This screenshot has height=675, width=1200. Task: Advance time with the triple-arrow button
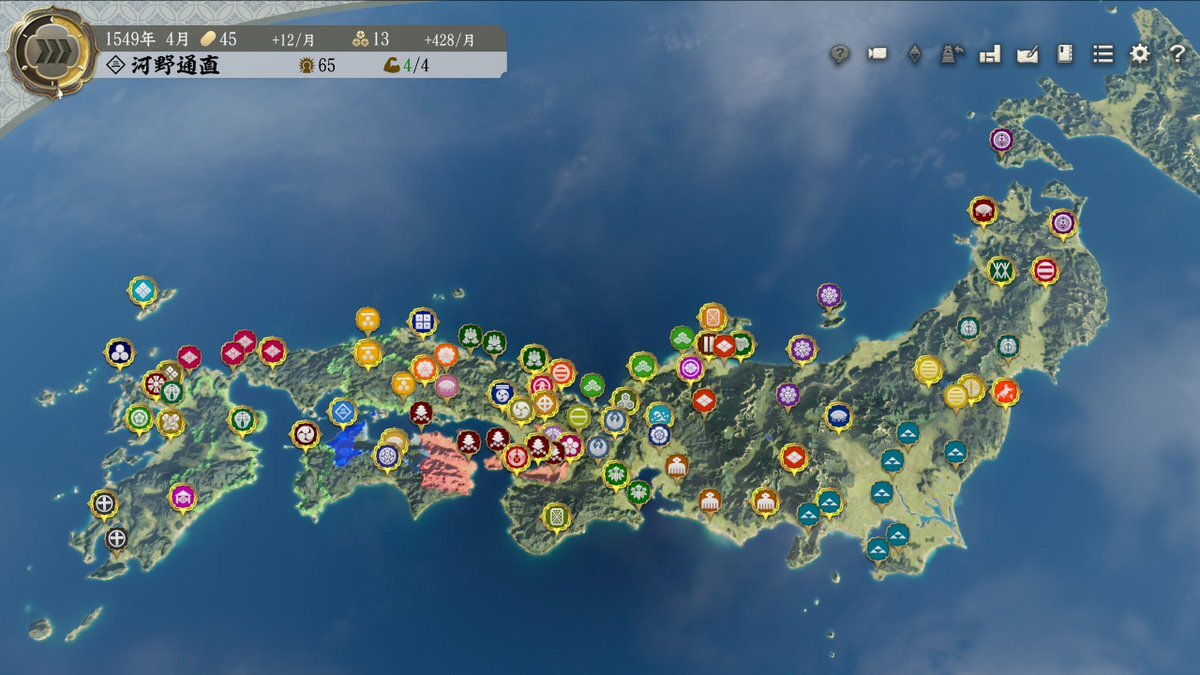pos(52,53)
